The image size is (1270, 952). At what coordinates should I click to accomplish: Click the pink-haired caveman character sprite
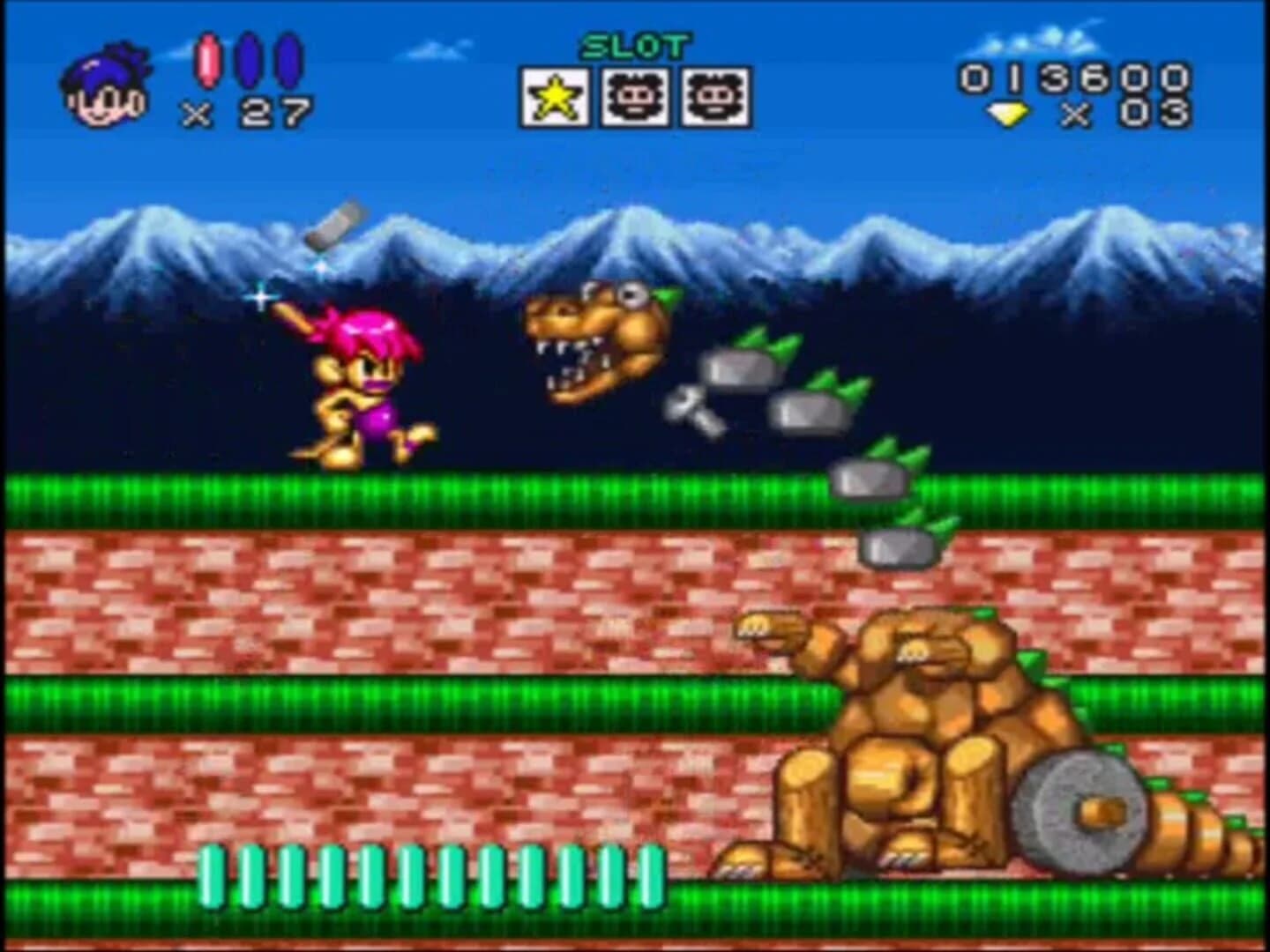coord(357,388)
